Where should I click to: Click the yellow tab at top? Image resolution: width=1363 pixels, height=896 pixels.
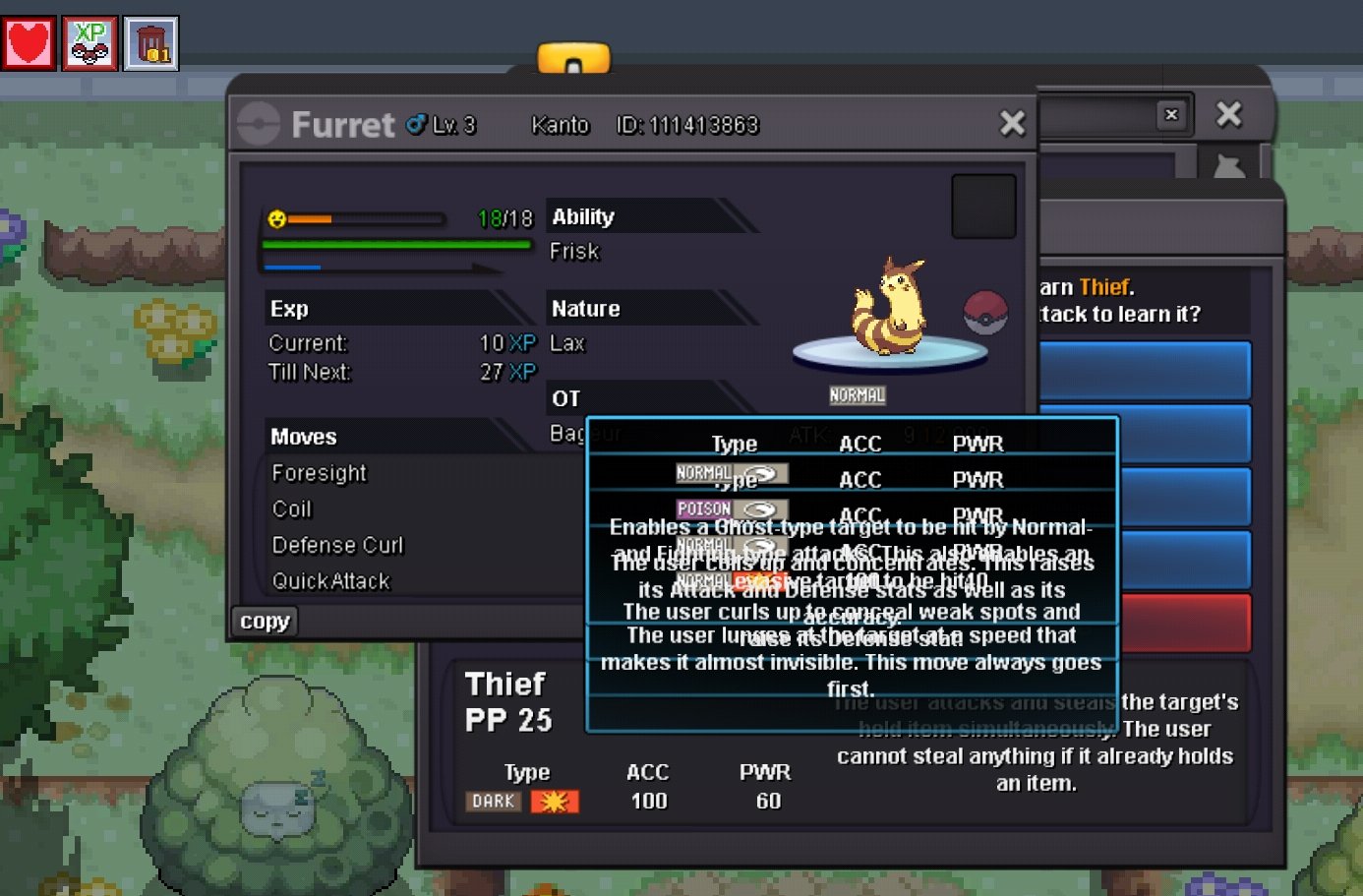[573, 59]
